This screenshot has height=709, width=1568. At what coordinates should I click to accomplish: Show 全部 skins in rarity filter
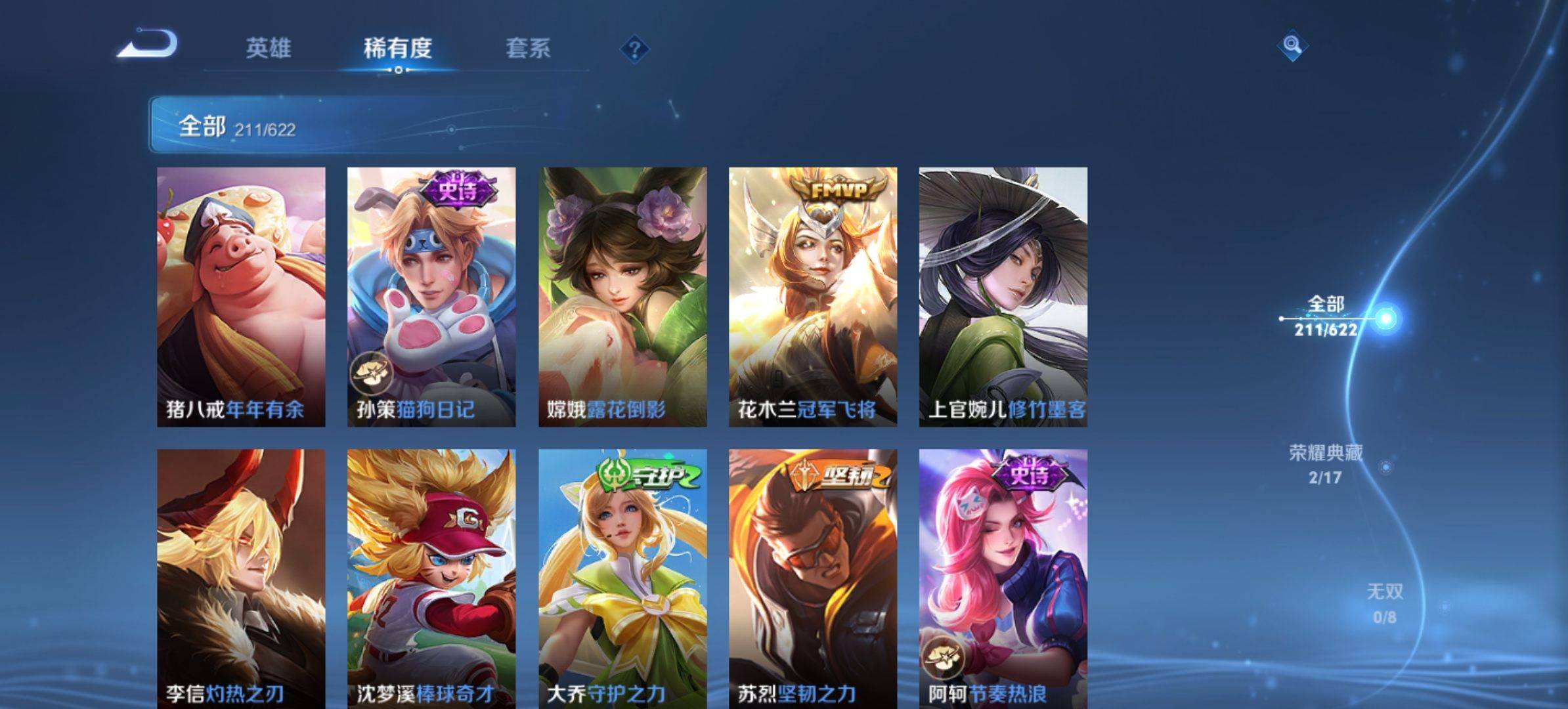(1326, 316)
